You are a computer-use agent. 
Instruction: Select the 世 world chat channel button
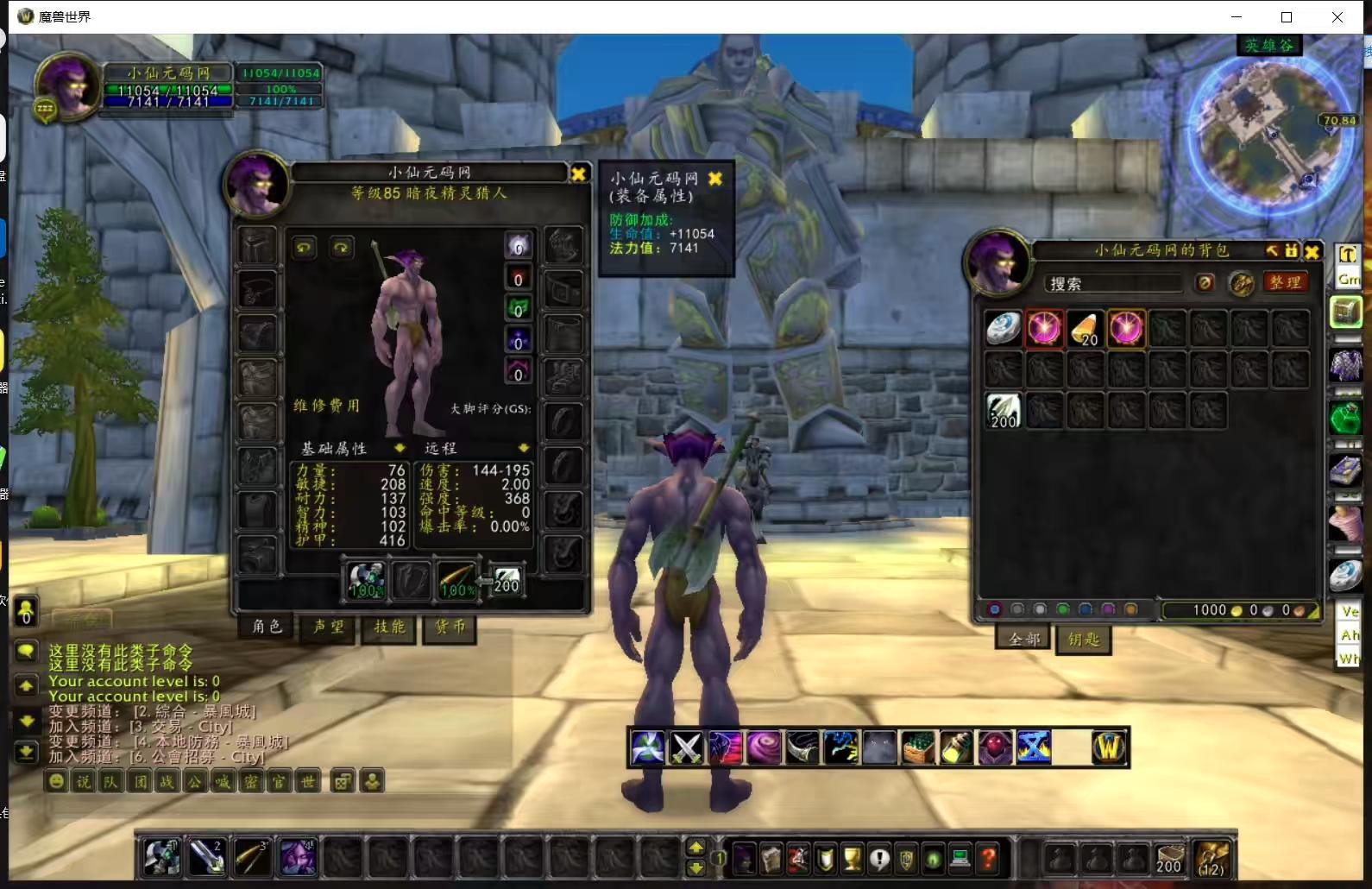[308, 782]
